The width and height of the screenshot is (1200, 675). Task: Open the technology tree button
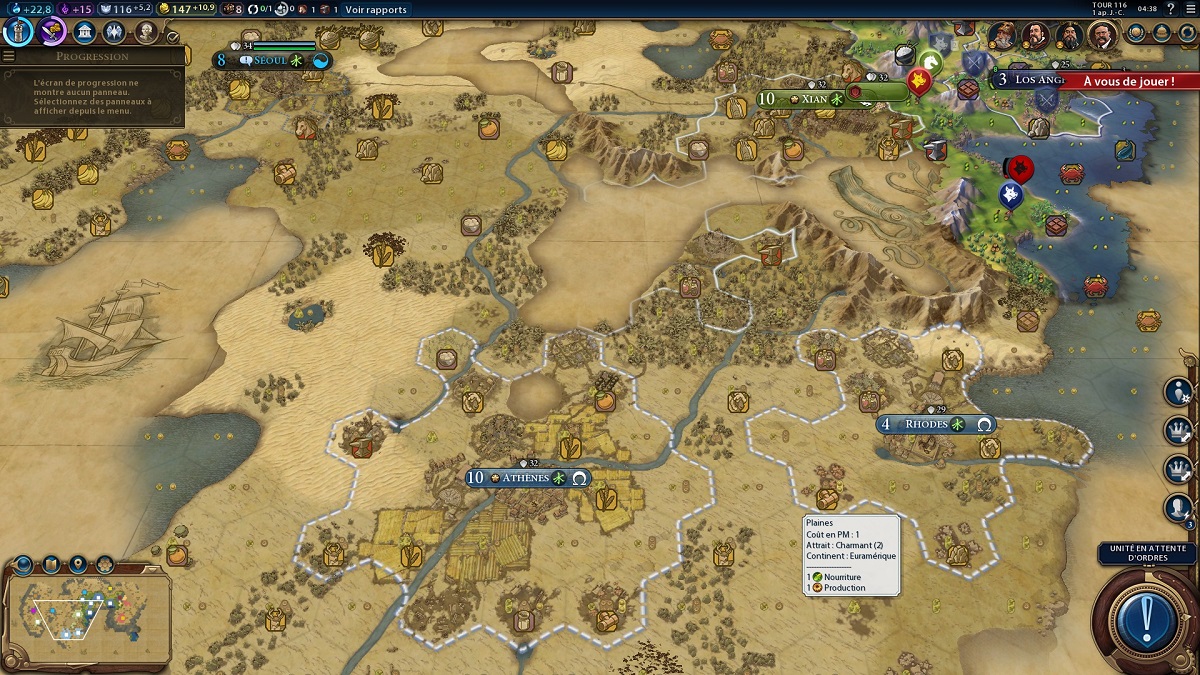coord(19,31)
